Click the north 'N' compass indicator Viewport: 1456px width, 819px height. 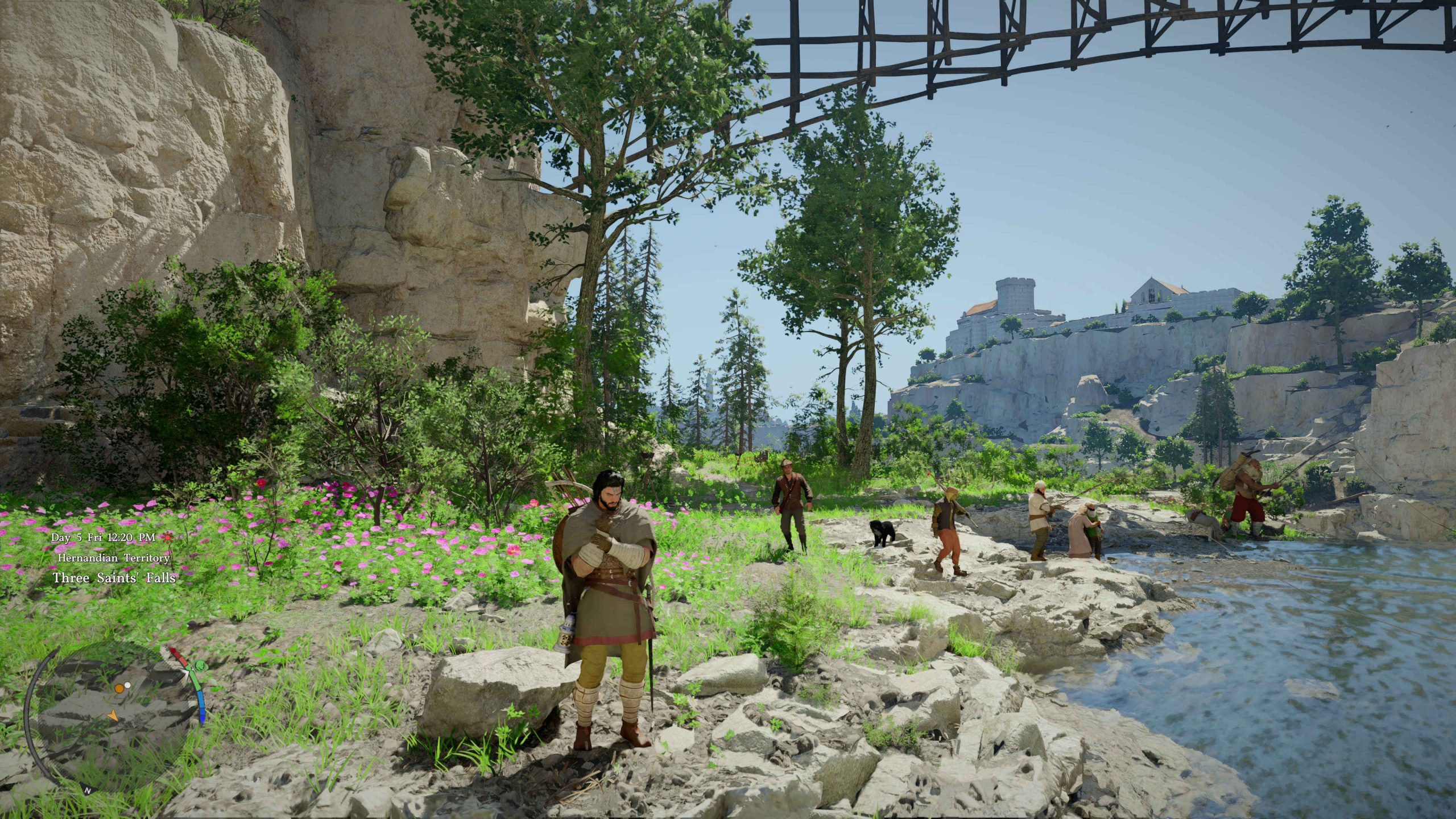tap(88, 791)
